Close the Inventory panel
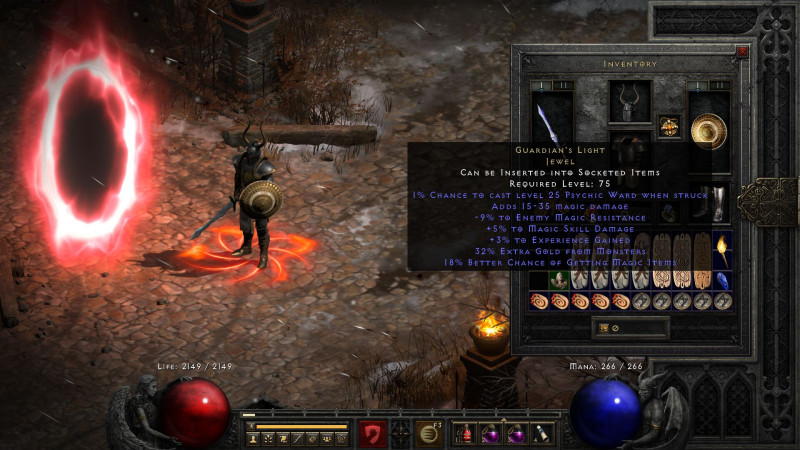Viewport: 800px width, 450px height. pyautogui.click(x=742, y=50)
